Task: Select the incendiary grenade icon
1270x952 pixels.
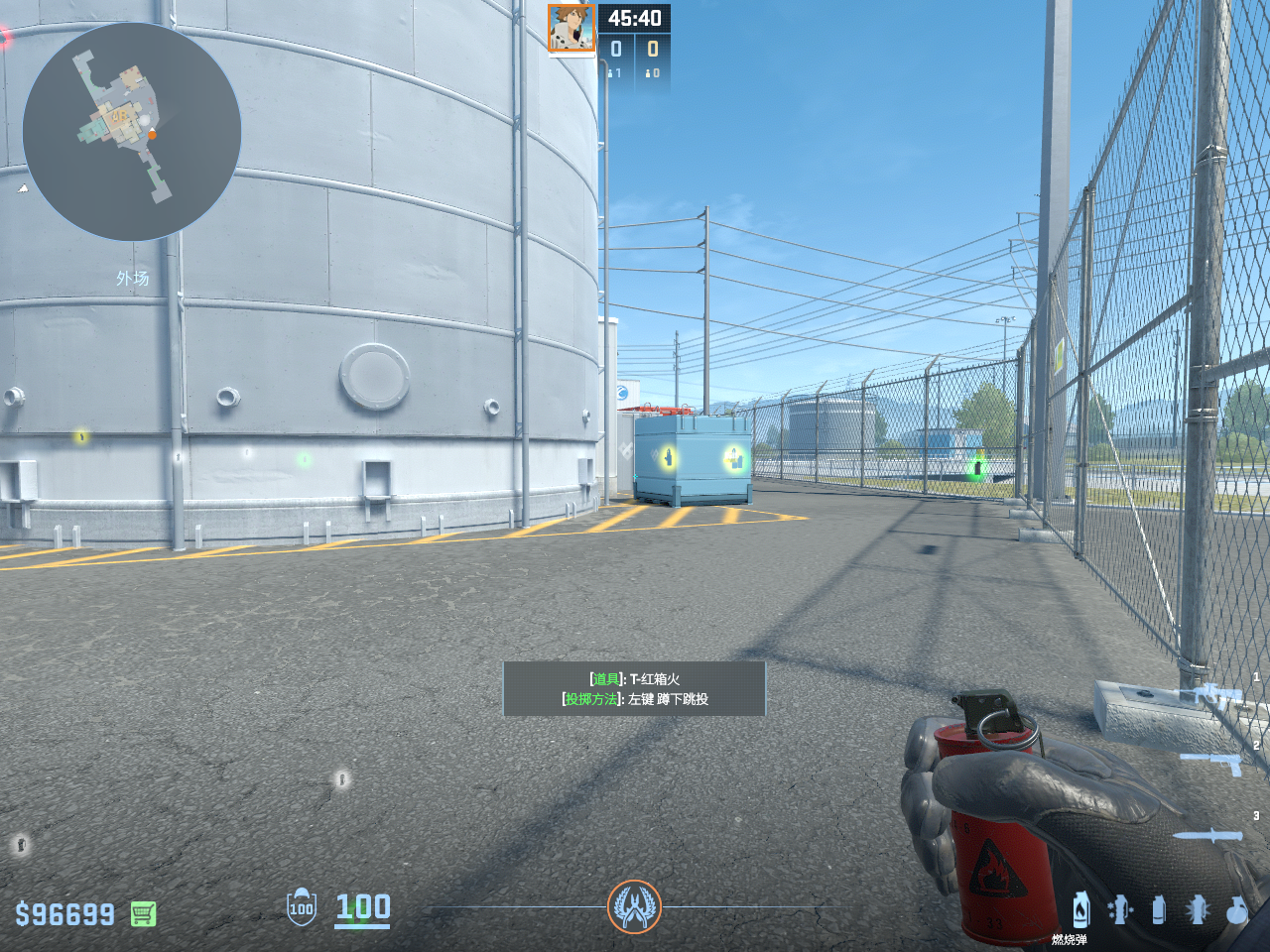Action: coord(1080,909)
